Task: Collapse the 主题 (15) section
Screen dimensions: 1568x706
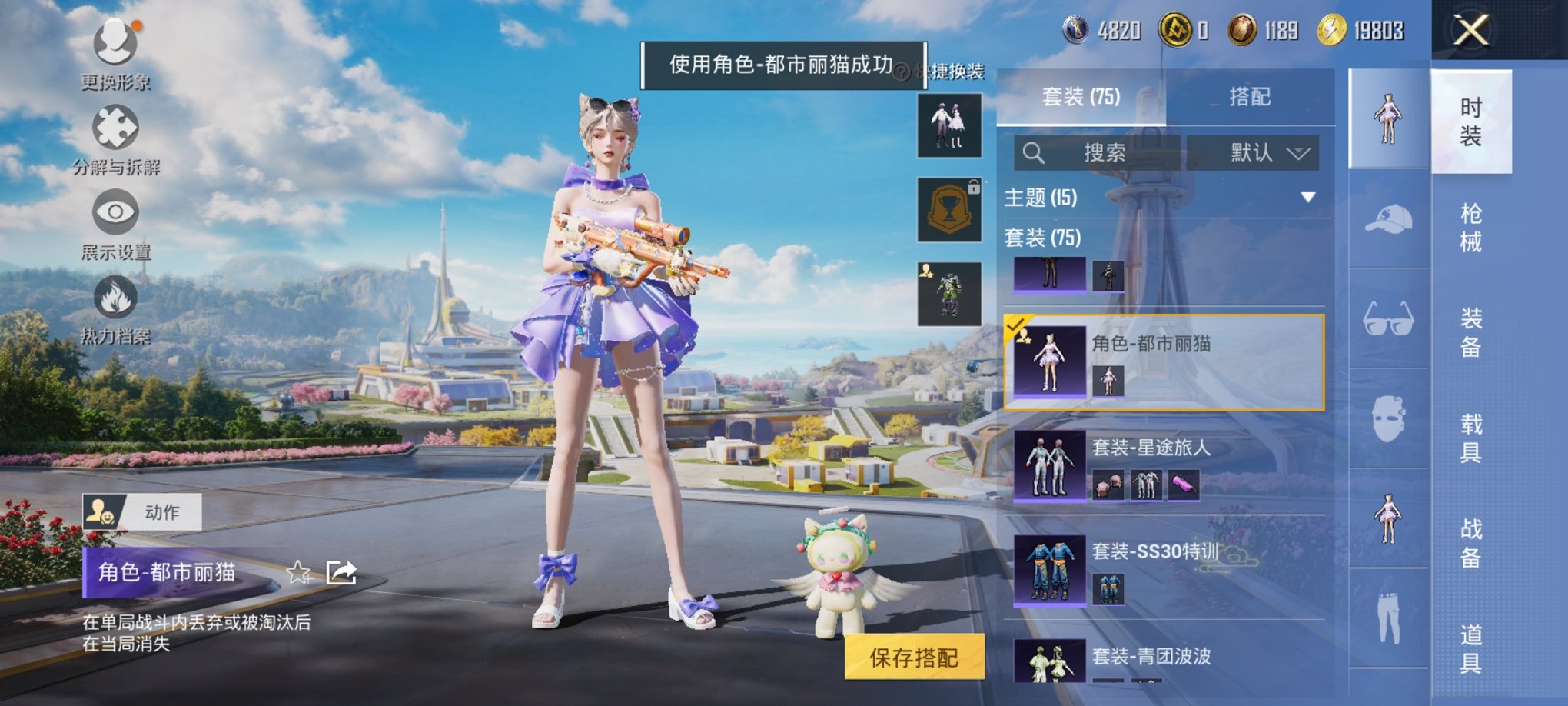Action: [x=1307, y=196]
